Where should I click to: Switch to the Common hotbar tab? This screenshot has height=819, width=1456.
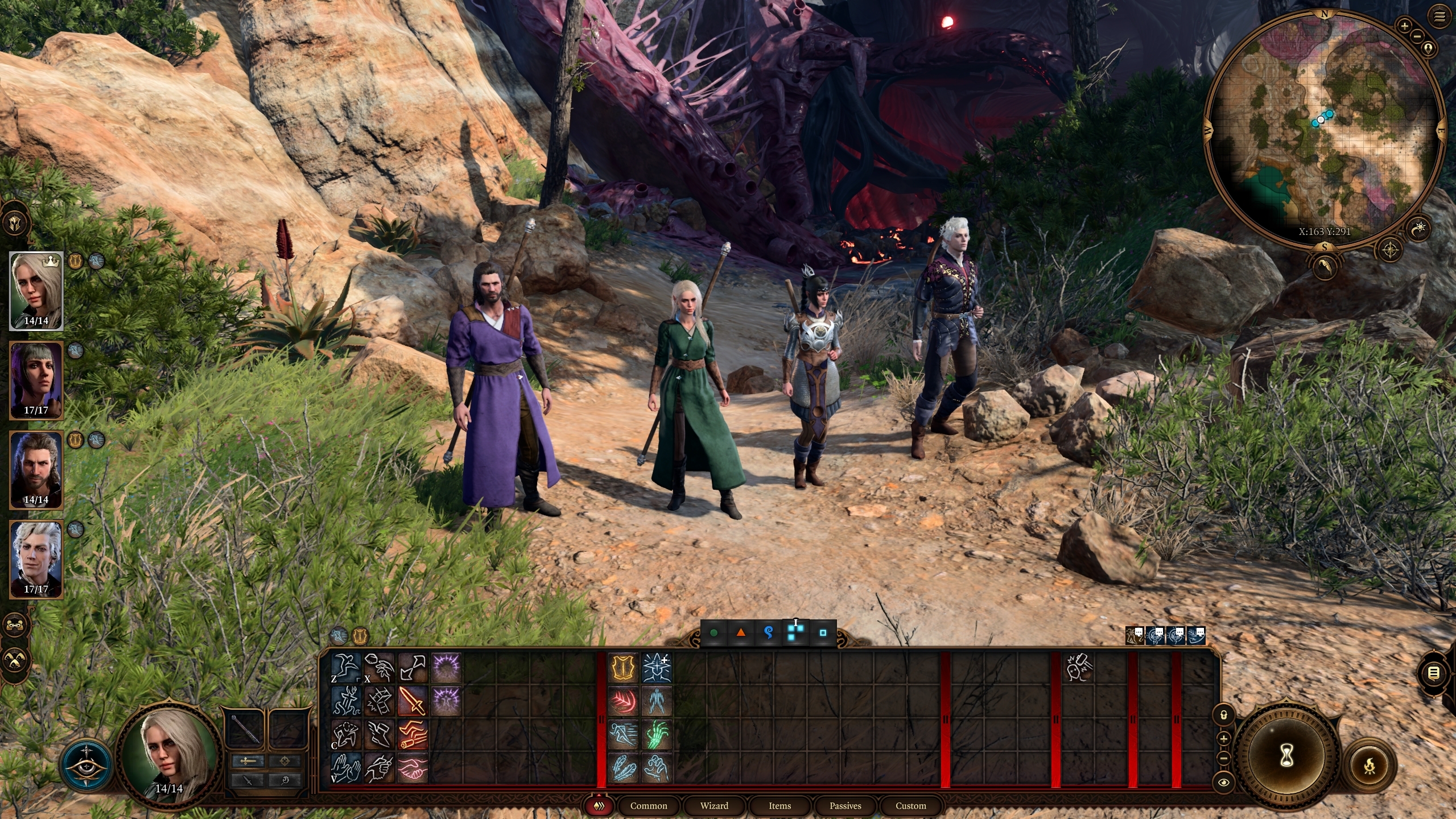(x=649, y=805)
